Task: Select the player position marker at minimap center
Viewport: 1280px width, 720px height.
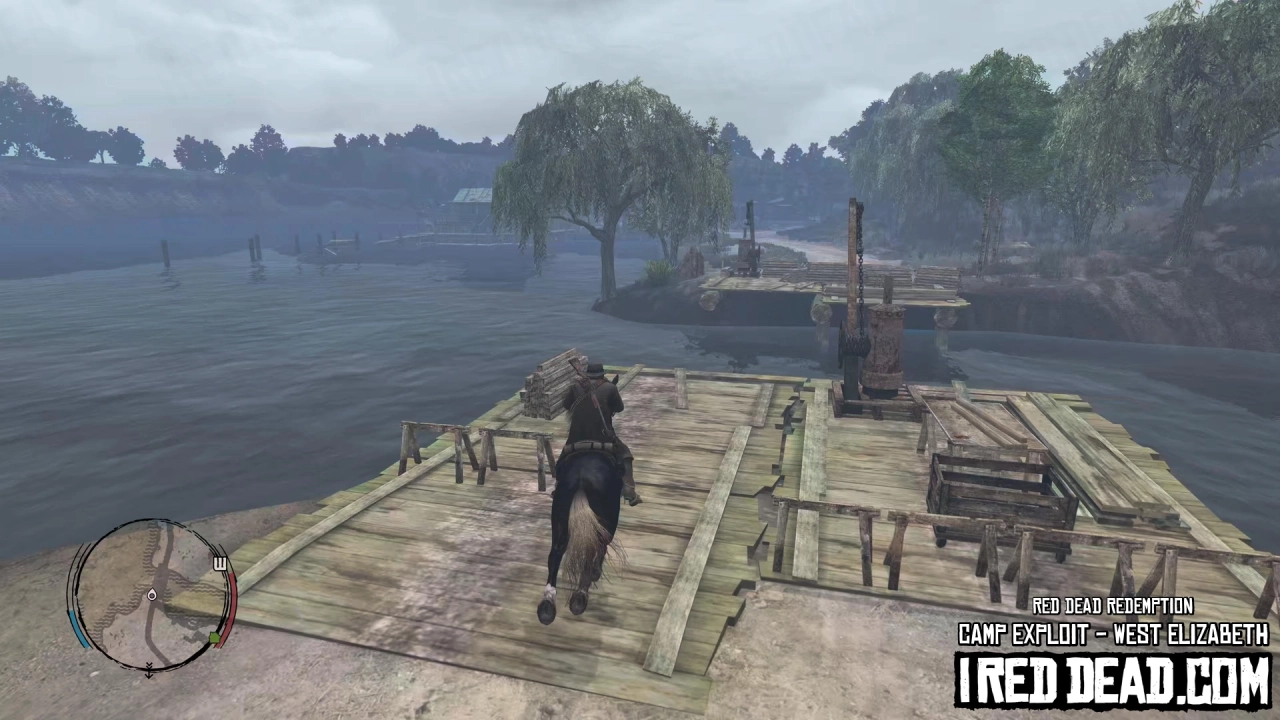Action: [152, 595]
